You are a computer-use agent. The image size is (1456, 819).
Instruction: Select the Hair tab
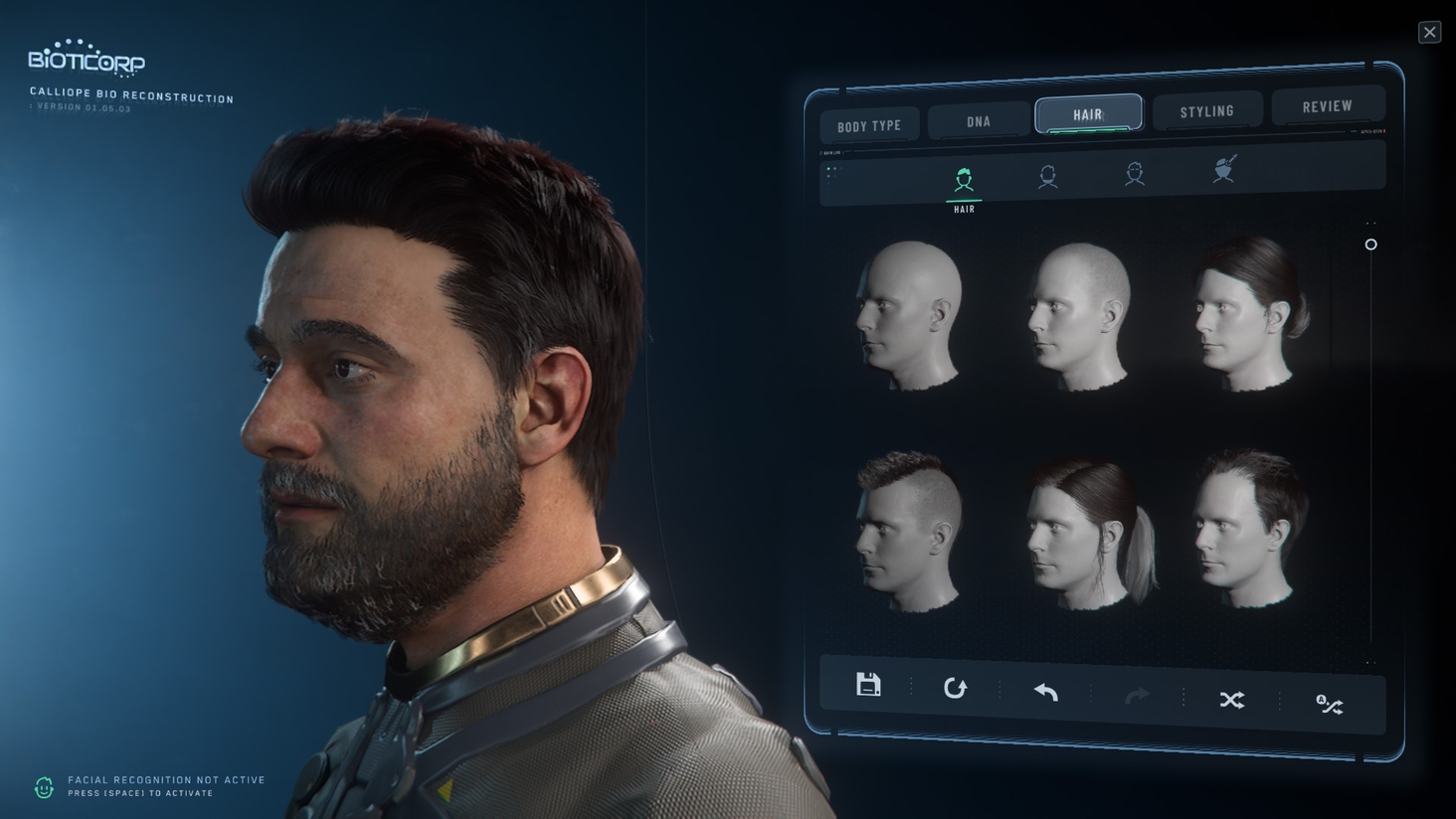1088,114
